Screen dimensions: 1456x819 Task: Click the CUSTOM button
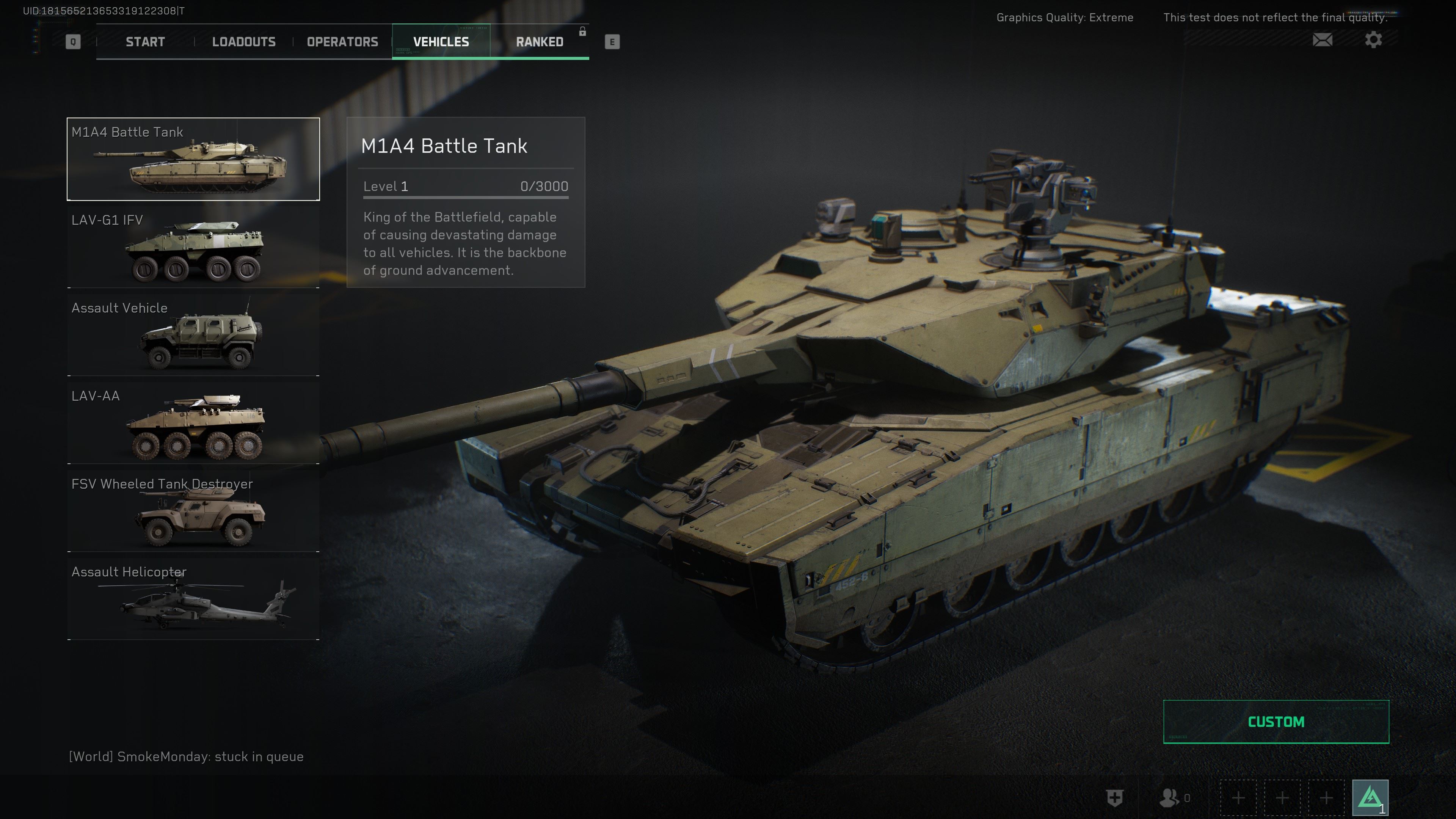pyautogui.click(x=1276, y=722)
